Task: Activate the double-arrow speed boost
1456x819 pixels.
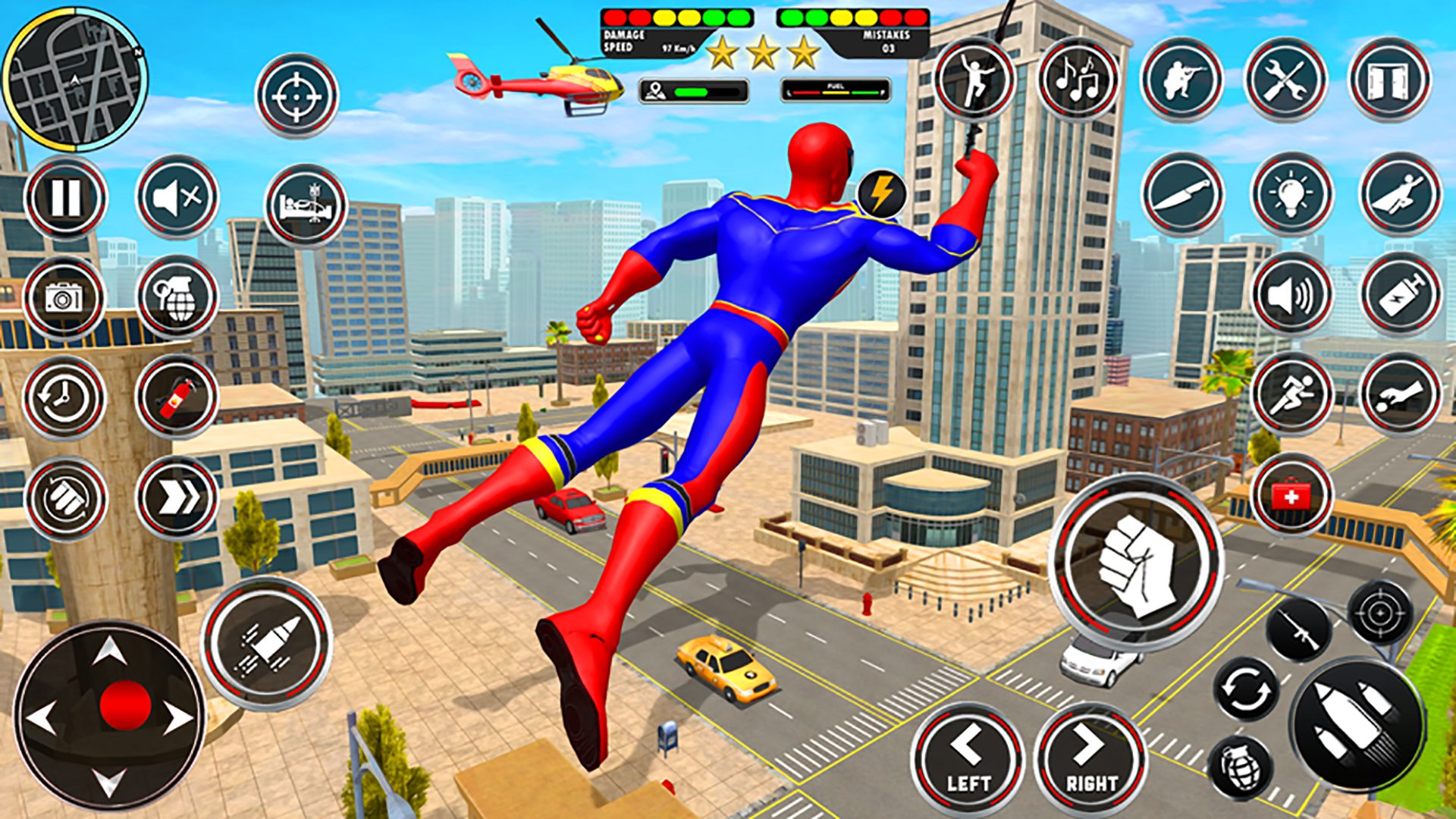Action: coord(177,497)
